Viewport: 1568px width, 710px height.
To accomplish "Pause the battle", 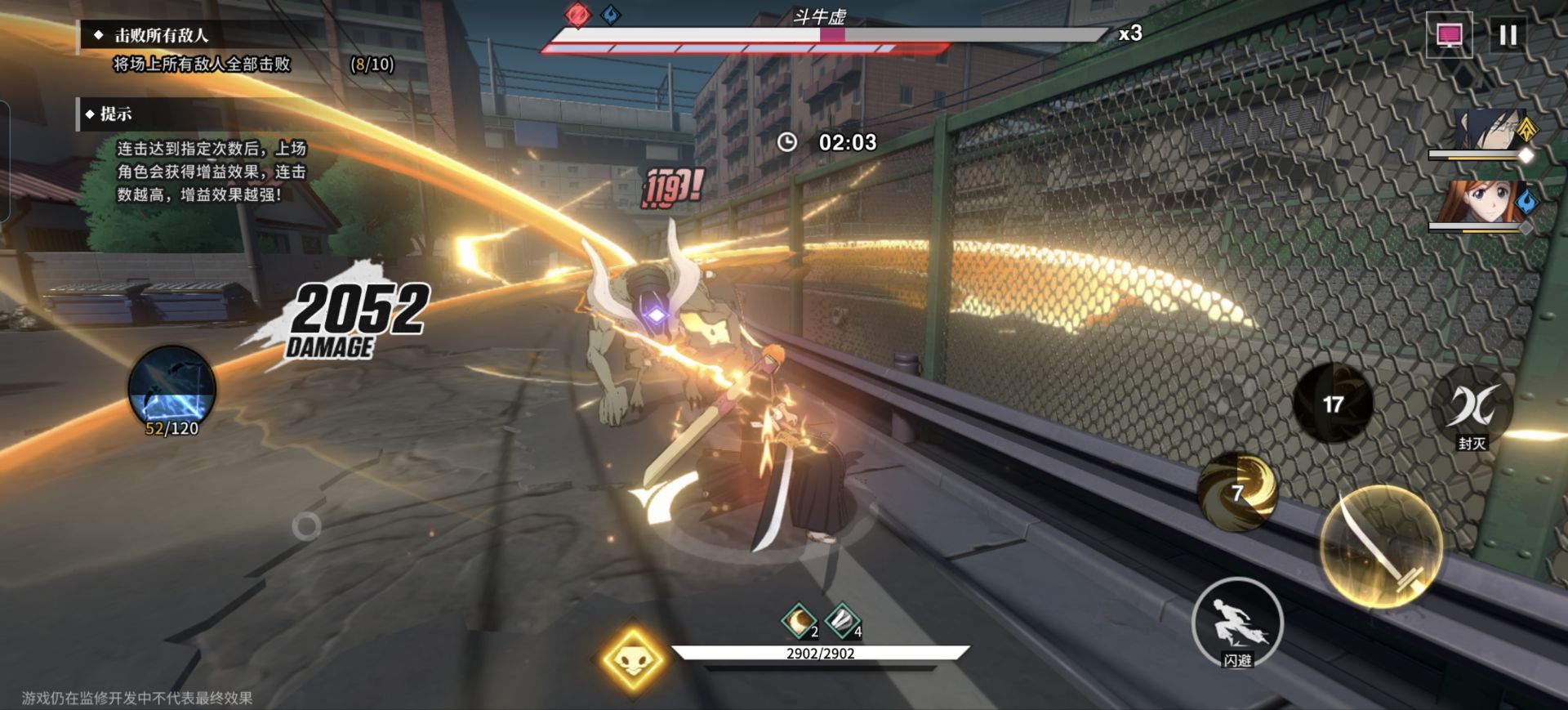I will [1508, 35].
